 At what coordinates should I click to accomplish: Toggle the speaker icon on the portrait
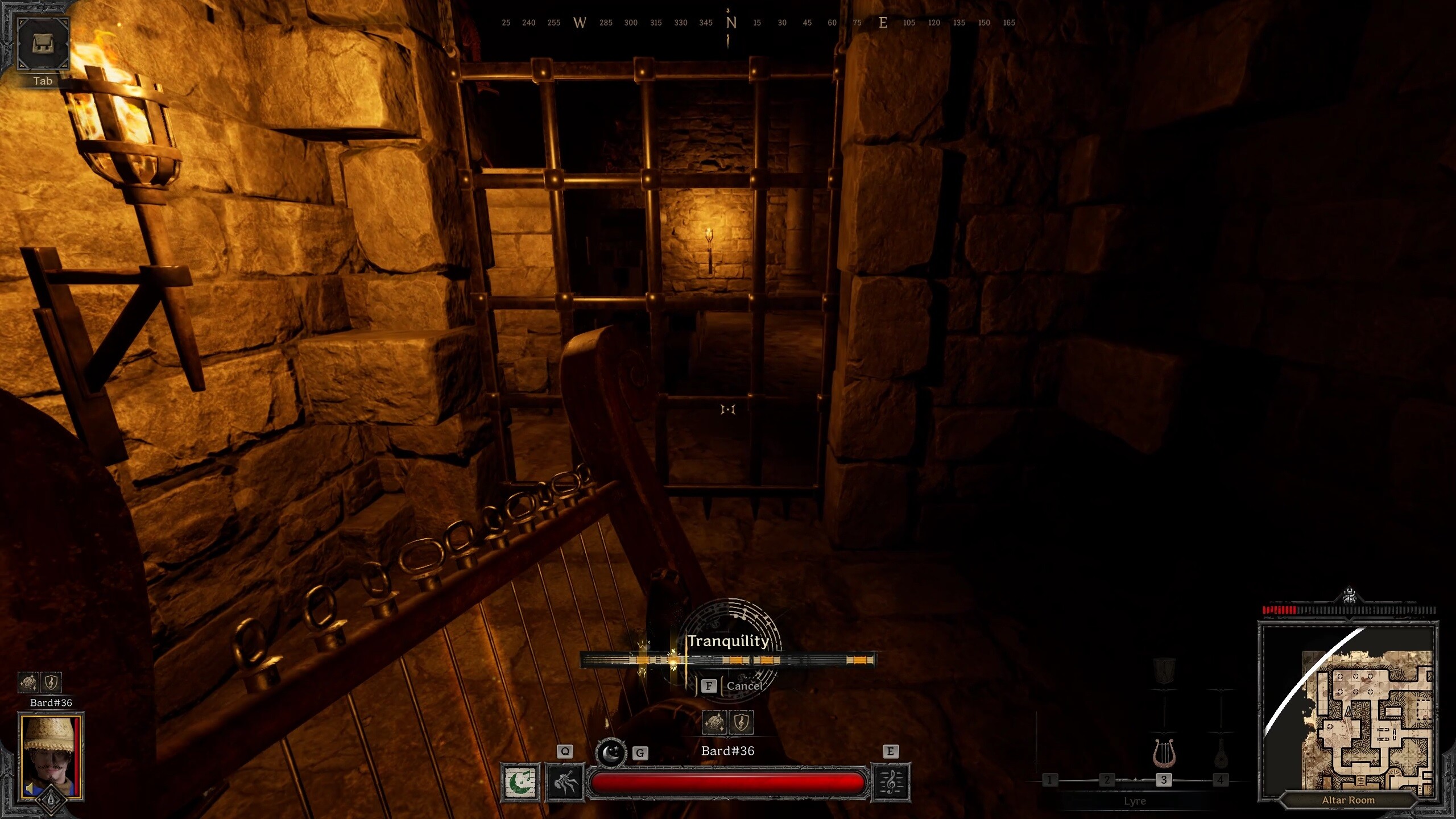(x=30, y=788)
